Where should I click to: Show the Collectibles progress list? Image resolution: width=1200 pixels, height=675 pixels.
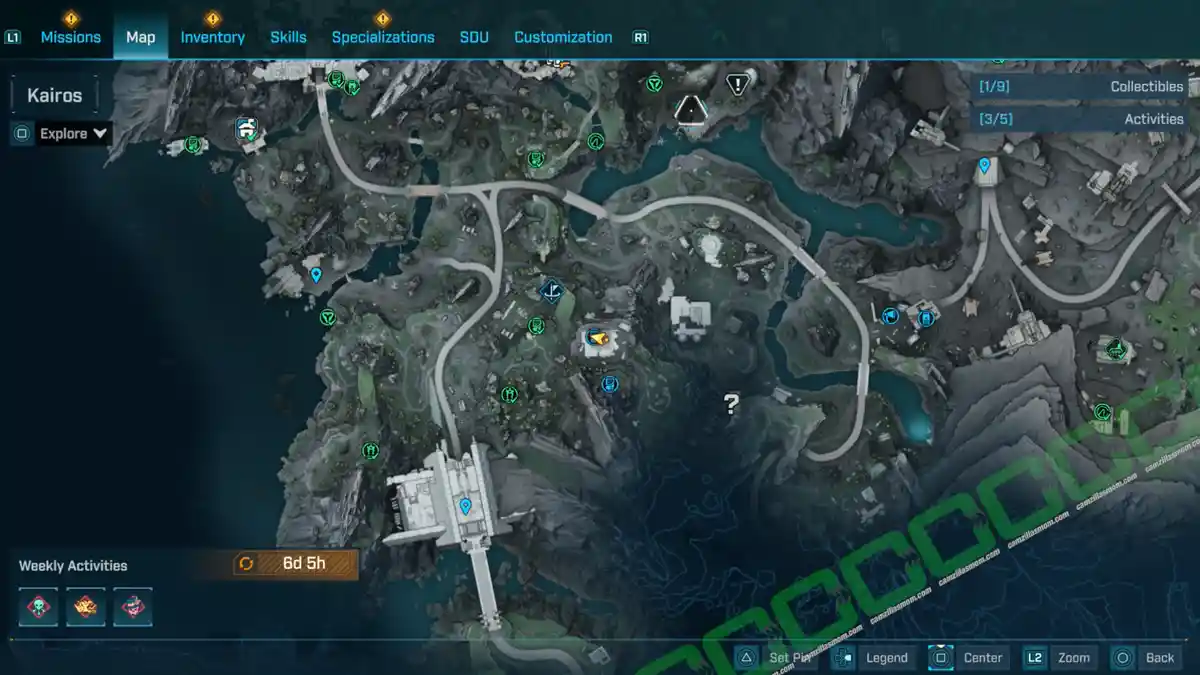coord(1082,87)
